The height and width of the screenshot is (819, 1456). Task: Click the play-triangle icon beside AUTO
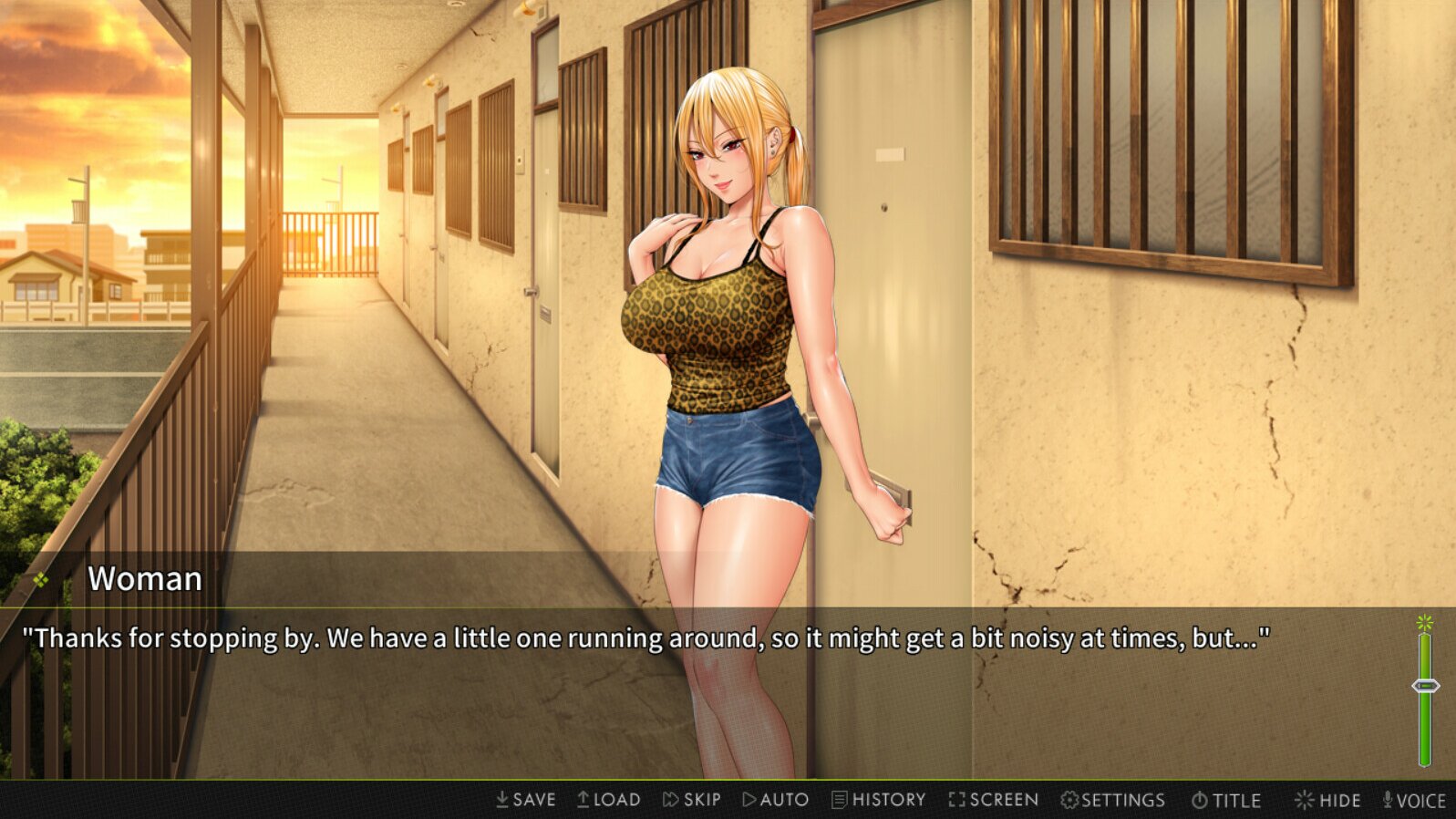pyautogui.click(x=752, y=800)
